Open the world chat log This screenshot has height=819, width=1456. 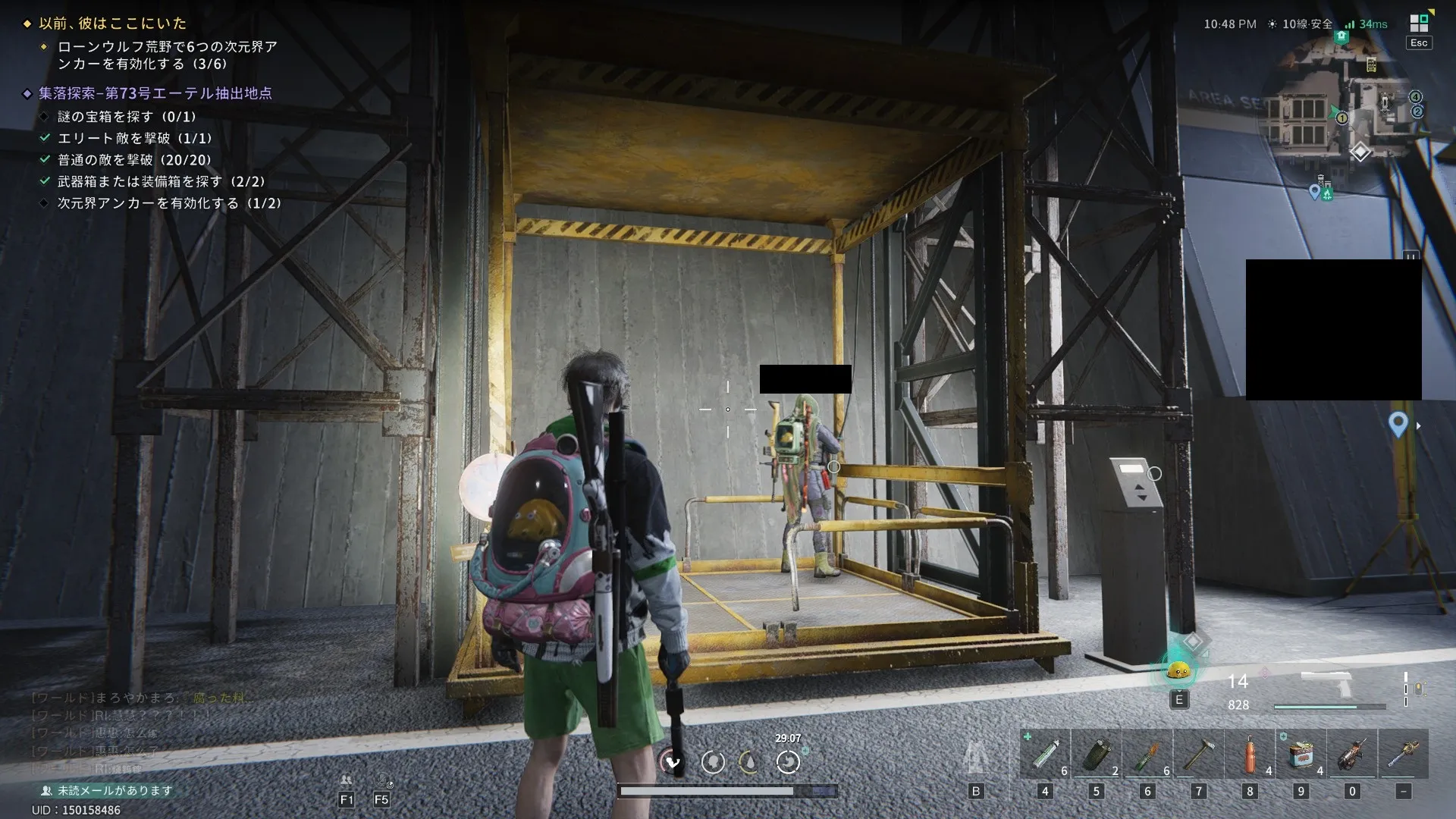(x=136, y=733)
